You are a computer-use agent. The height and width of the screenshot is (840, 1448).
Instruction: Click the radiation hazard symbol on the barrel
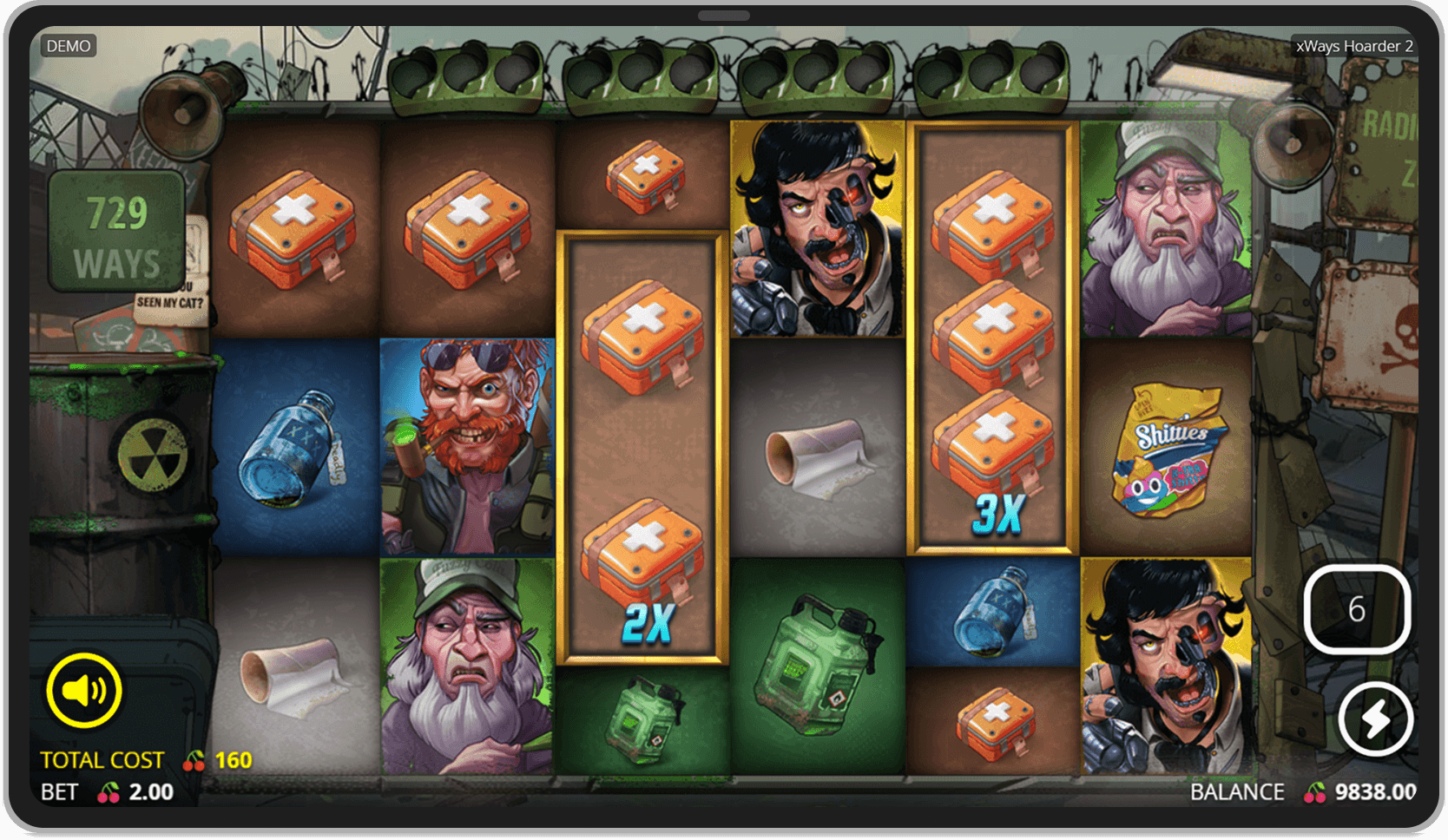(x=153, y=456)
